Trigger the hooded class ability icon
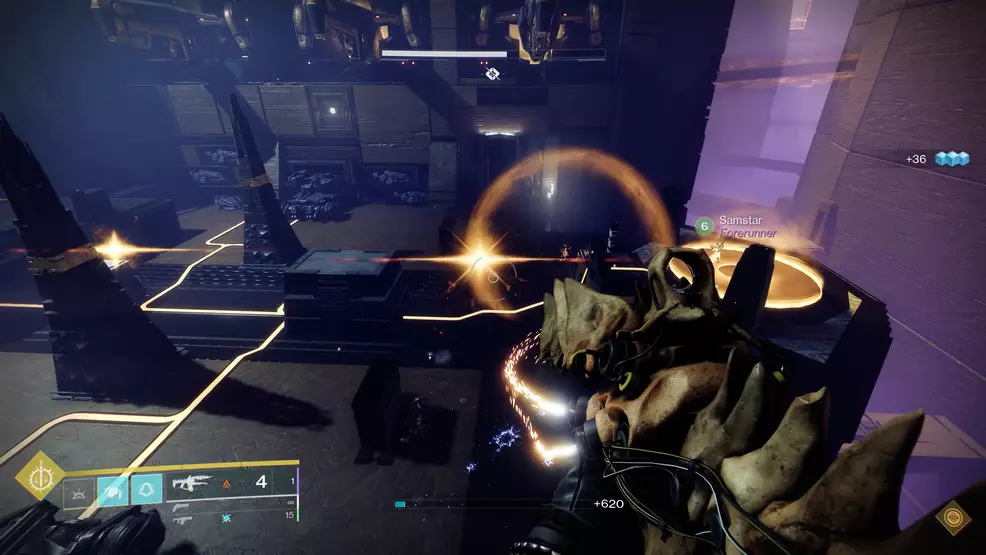 [146, 489]
